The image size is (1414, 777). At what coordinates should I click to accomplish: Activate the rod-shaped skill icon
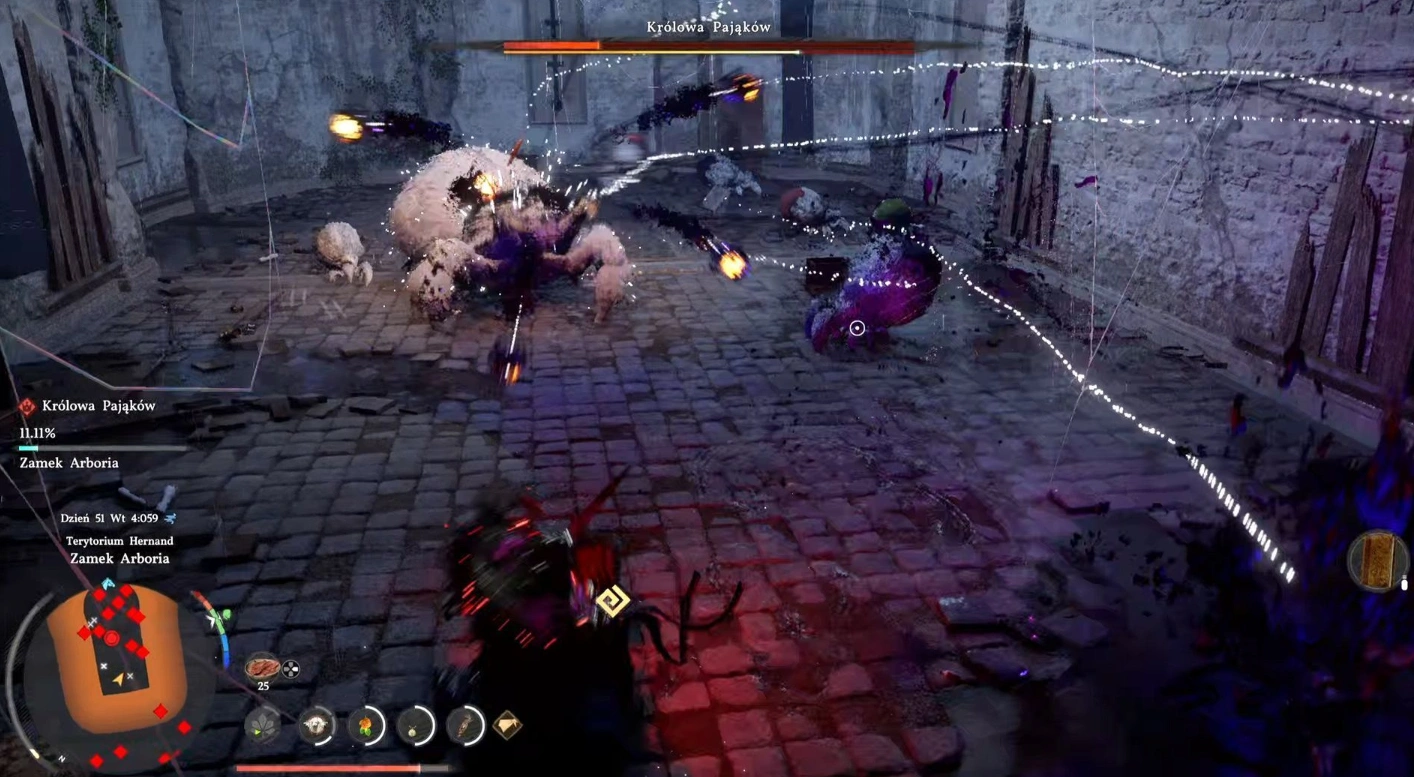pyautogui.click(x=465, y=725)
